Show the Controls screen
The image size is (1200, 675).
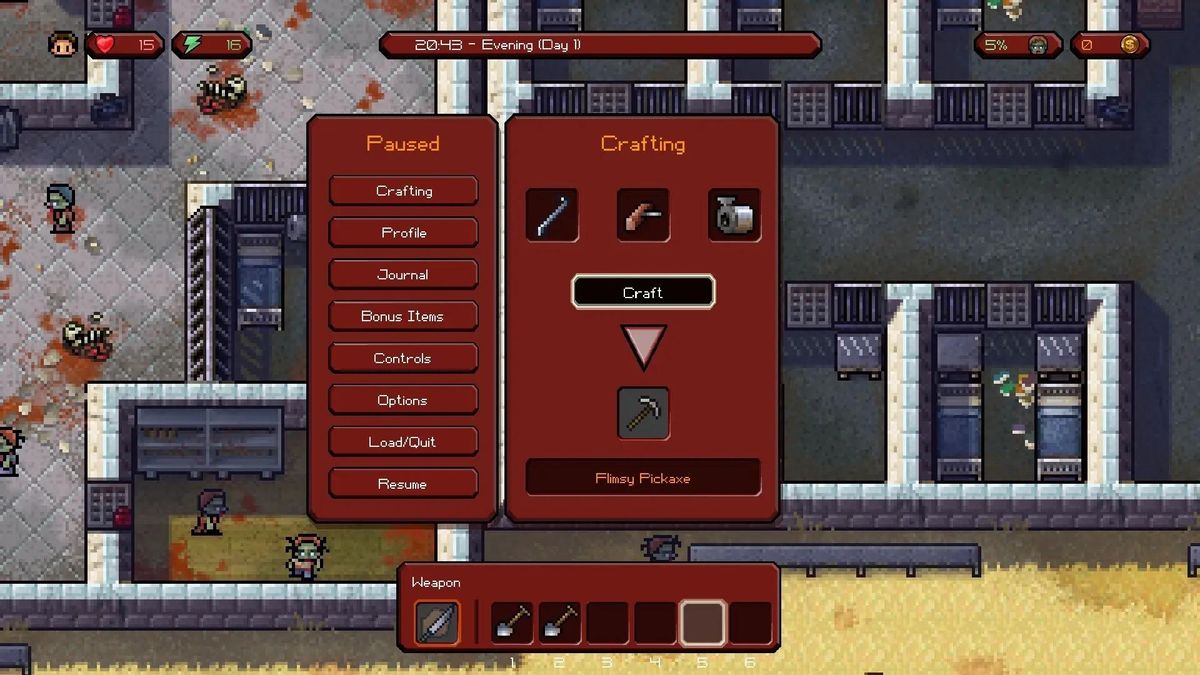403,359
